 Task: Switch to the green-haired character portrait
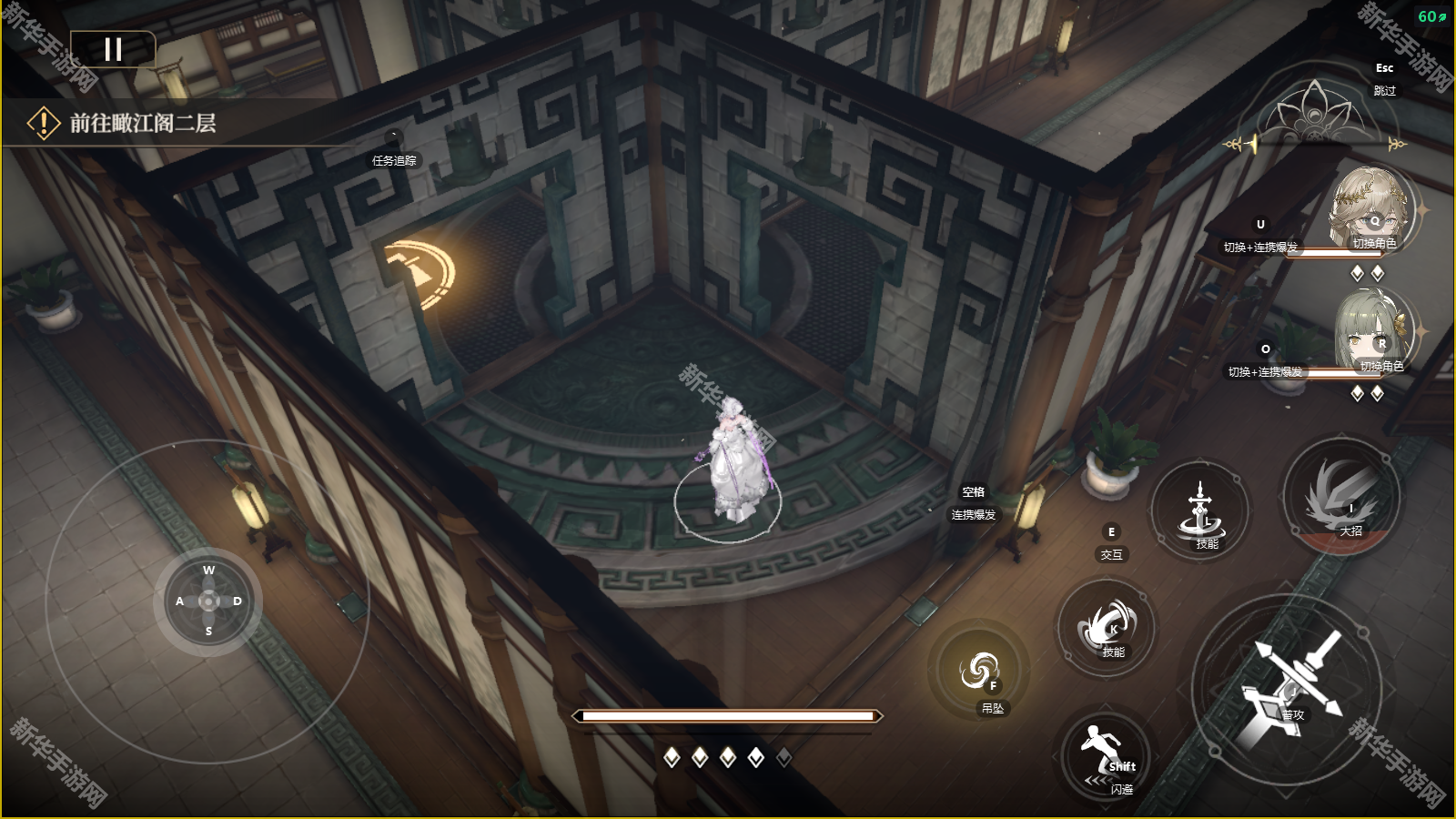click(x=1373, y=333)
